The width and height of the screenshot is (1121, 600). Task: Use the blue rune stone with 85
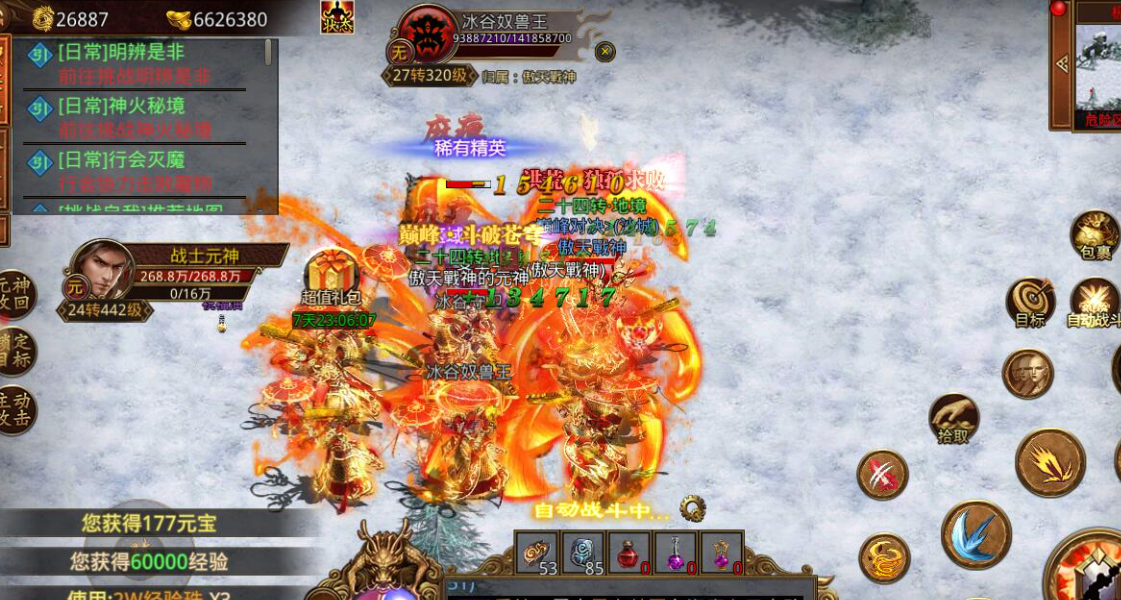click(x=582, y=552)
